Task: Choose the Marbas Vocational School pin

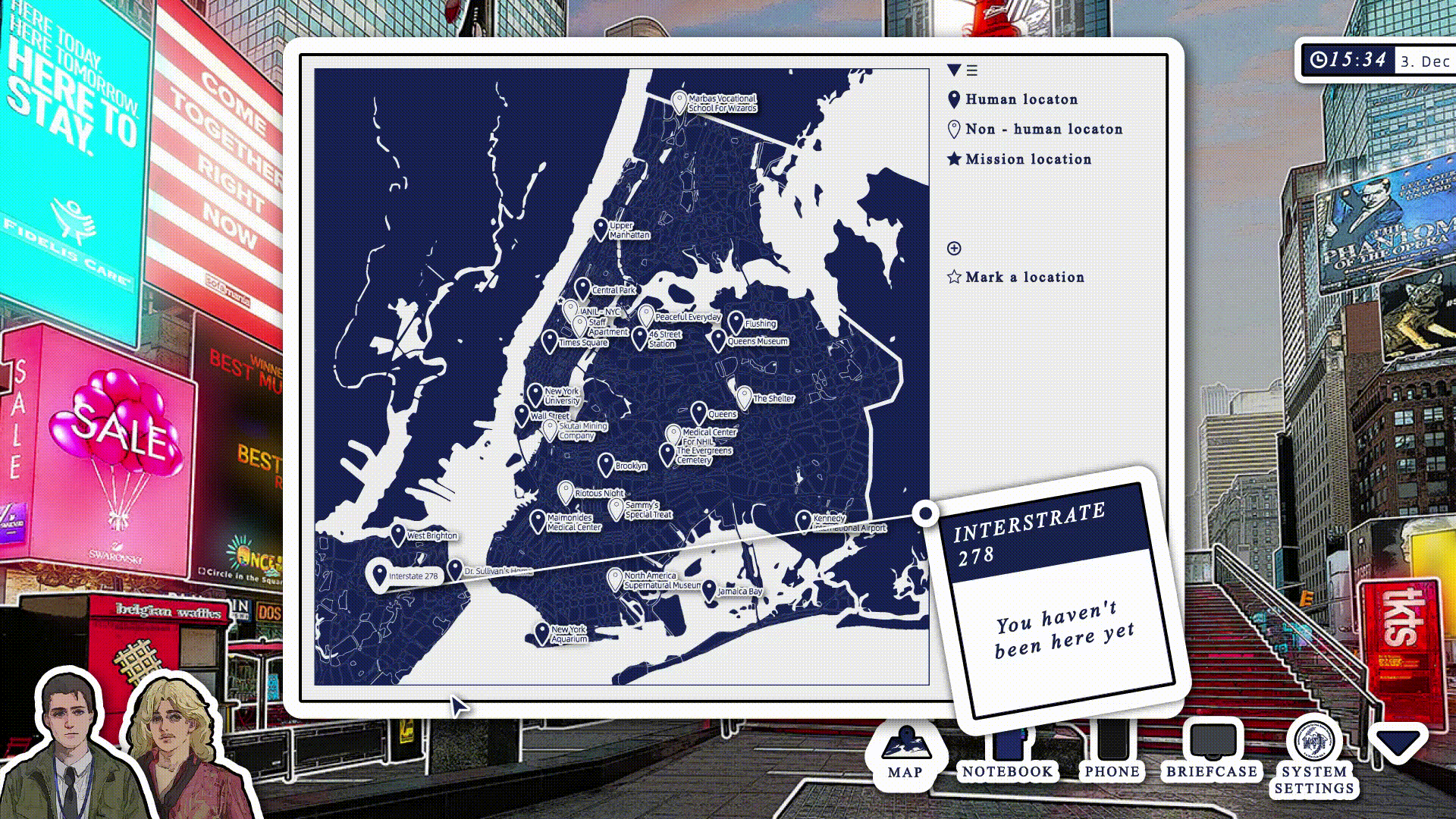Action: [679, 102]
